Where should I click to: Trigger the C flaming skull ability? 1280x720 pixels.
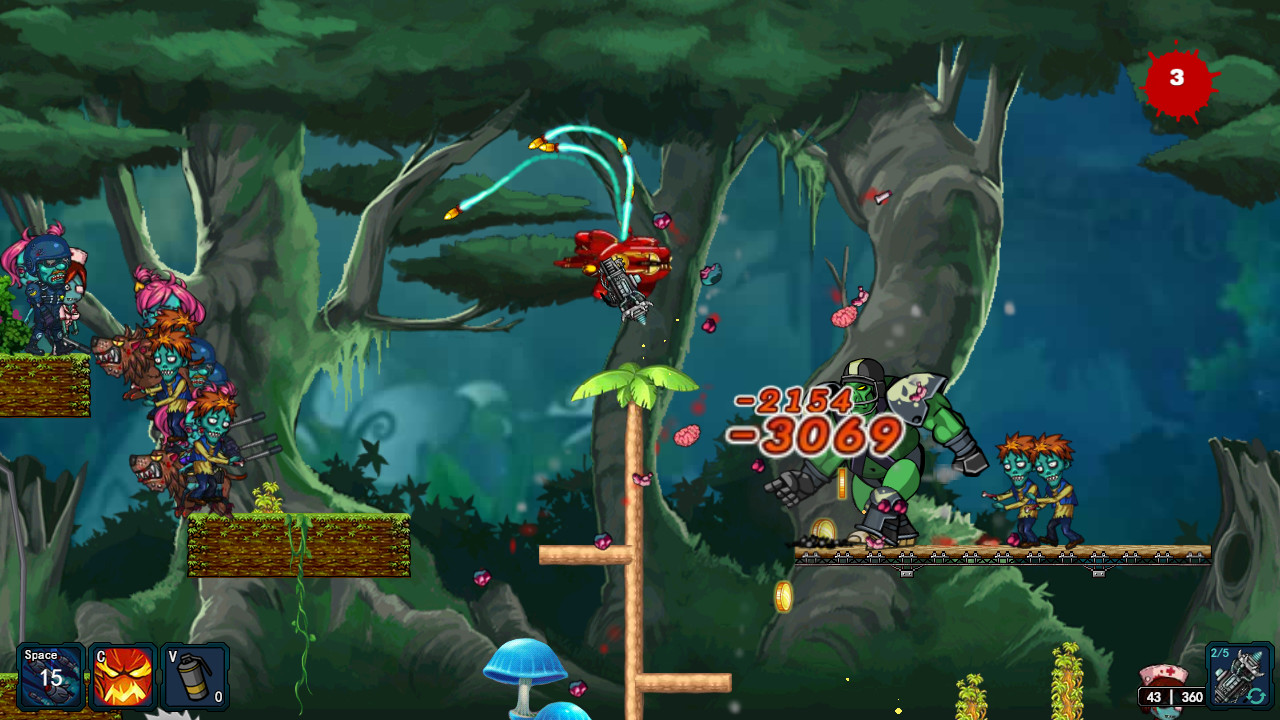[x=122, y=676]
